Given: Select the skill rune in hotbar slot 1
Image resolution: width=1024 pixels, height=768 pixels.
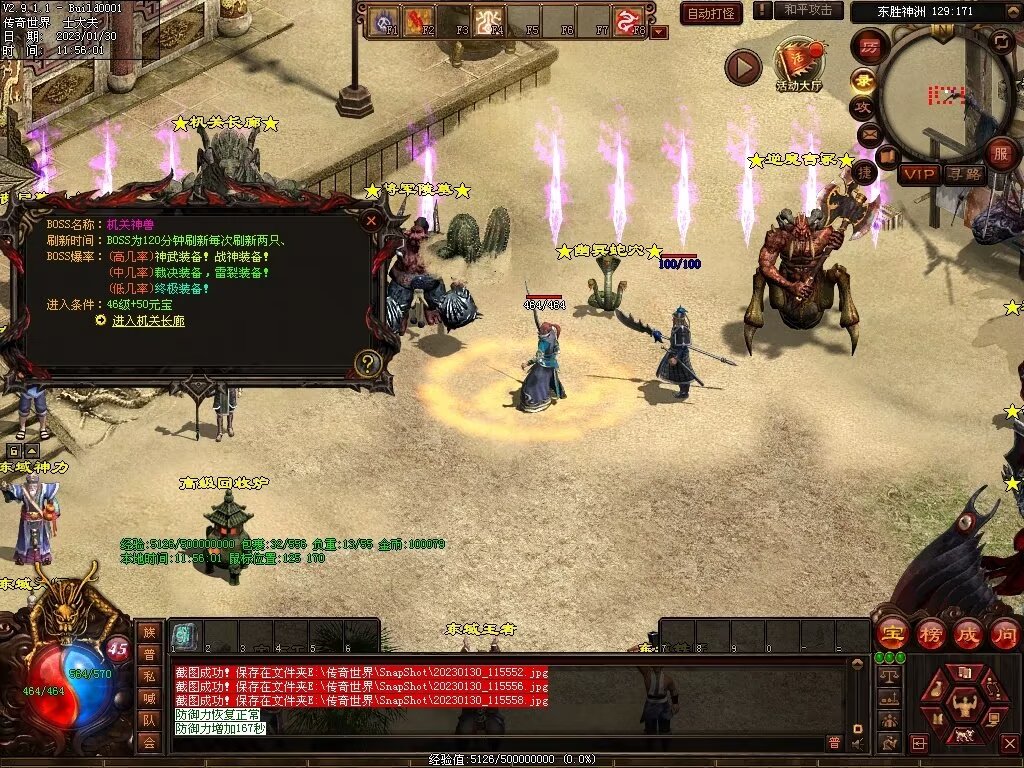Looking at the screenshot, I should pyautogui.click(x=184, y=636).
